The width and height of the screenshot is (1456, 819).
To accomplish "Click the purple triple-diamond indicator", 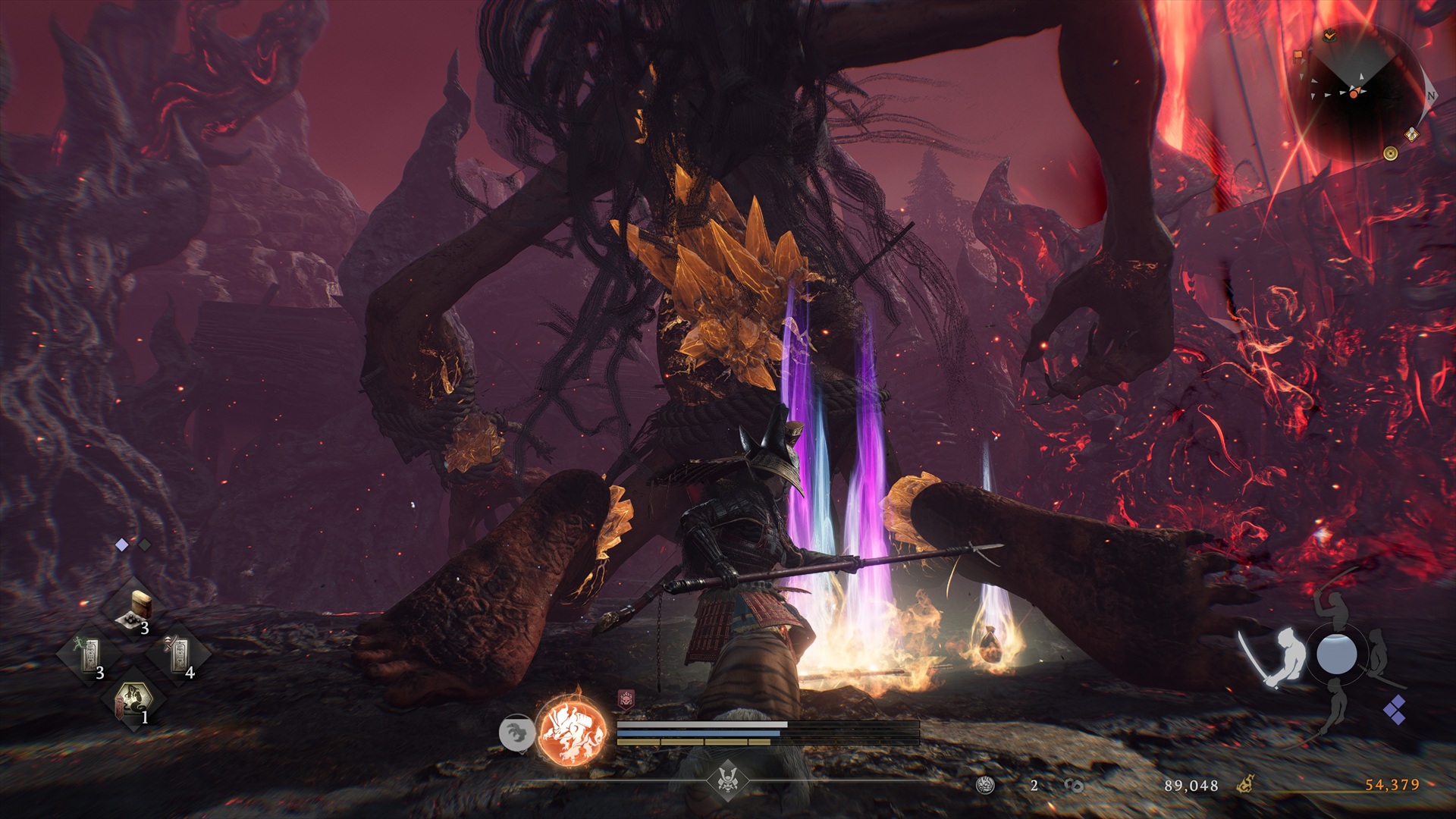I will 1394,709.
